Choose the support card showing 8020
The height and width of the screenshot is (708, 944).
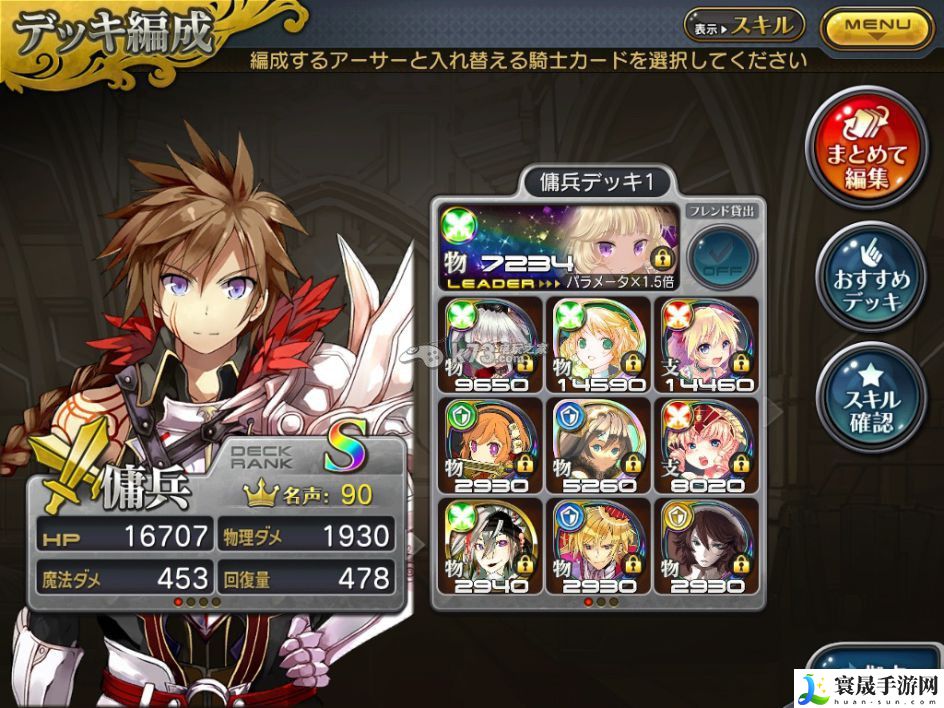(707, 447)
